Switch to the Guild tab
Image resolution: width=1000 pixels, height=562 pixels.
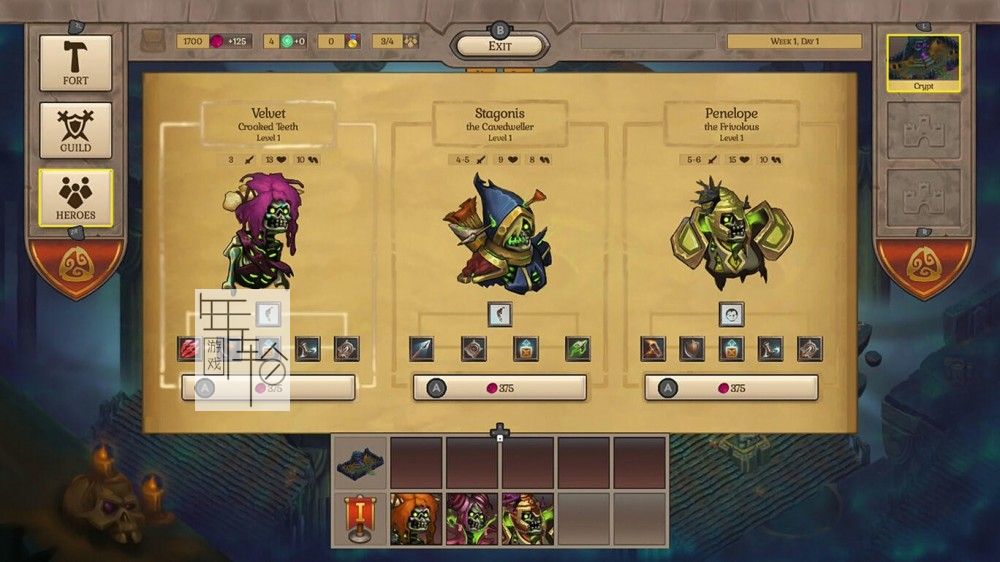click(x=75, y=130)
